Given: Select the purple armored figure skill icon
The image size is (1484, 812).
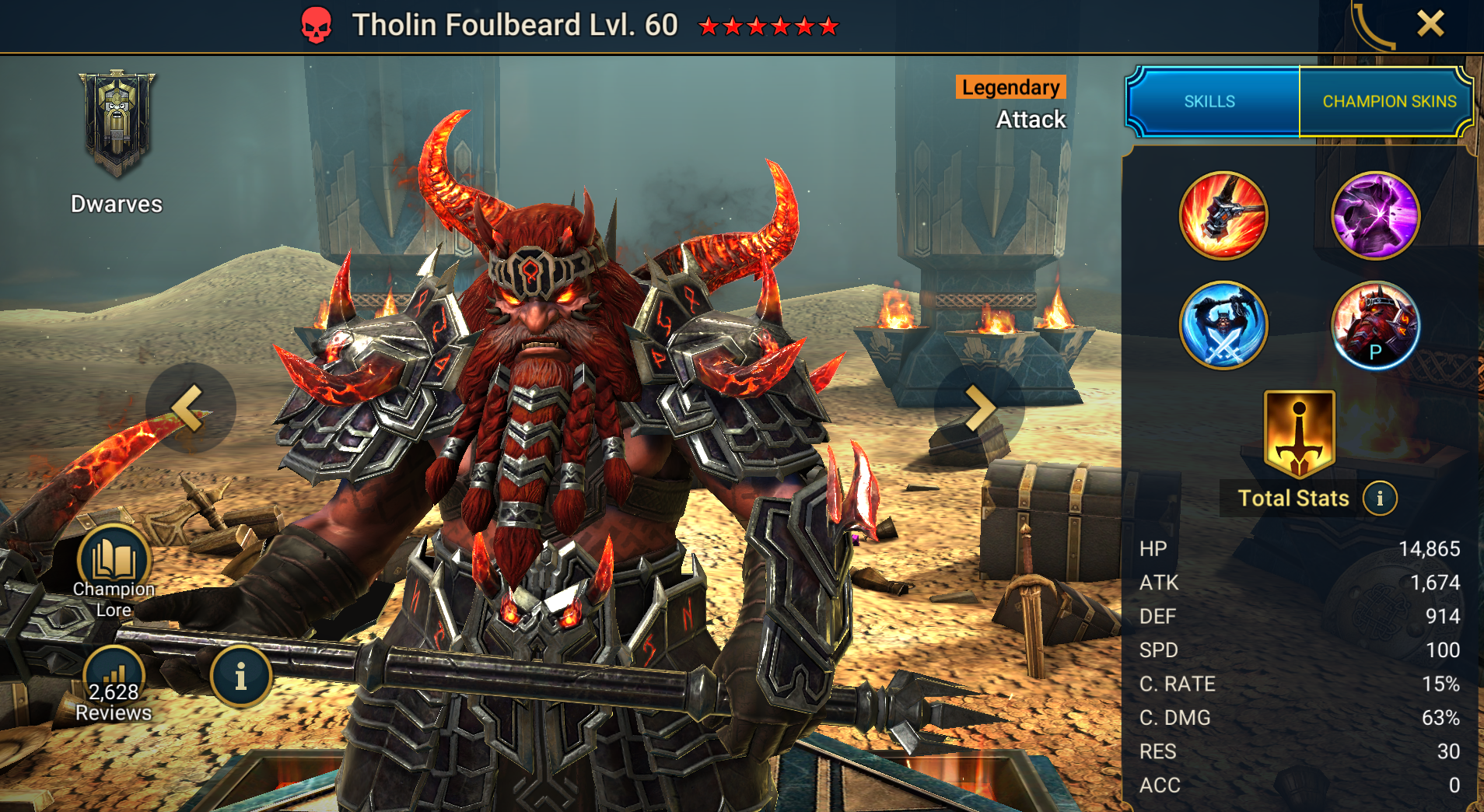Looking at the screenshot, I should pyautogui.click(x=1375, y=215).
